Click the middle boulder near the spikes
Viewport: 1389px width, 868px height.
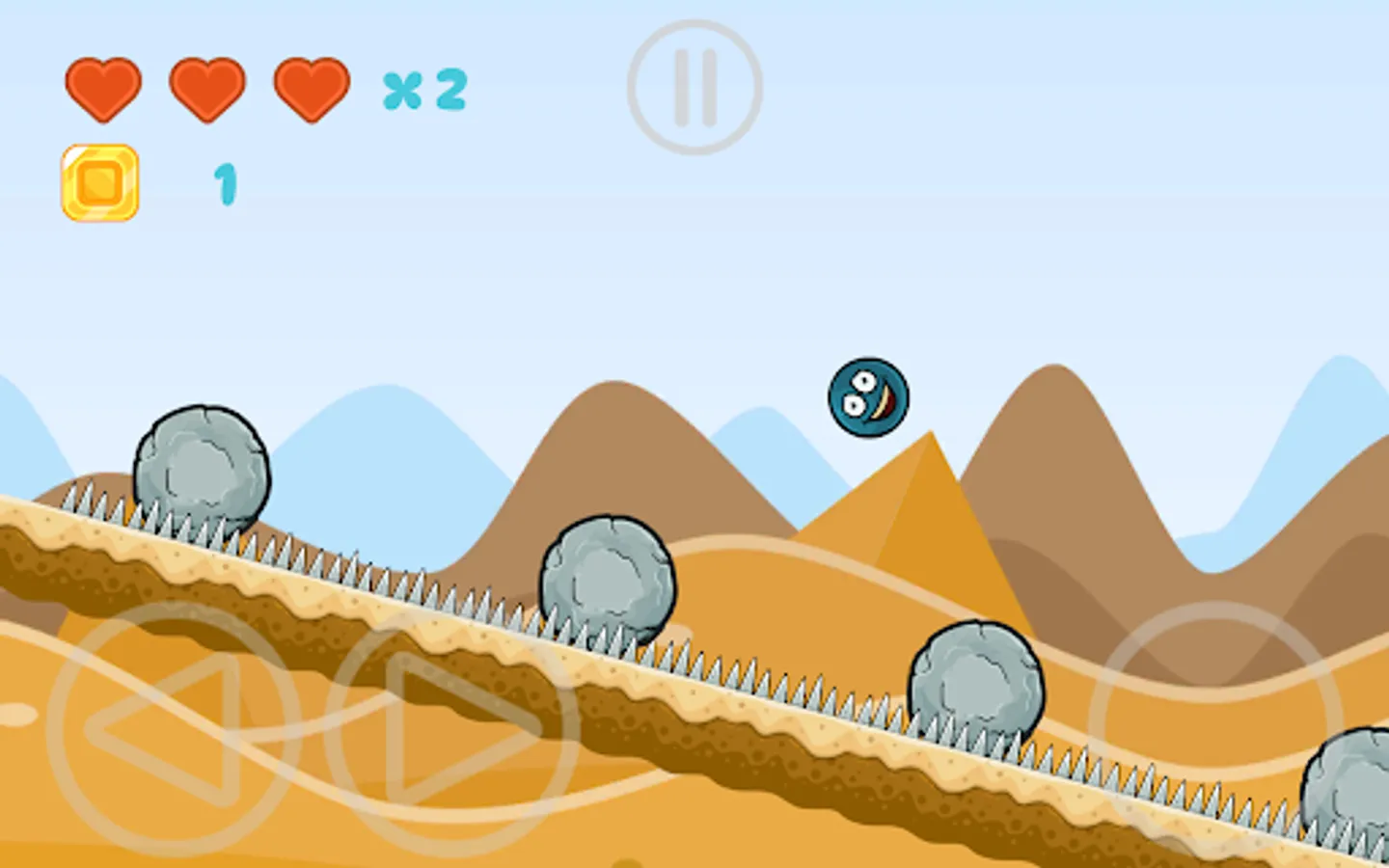(x=607, y=576)
